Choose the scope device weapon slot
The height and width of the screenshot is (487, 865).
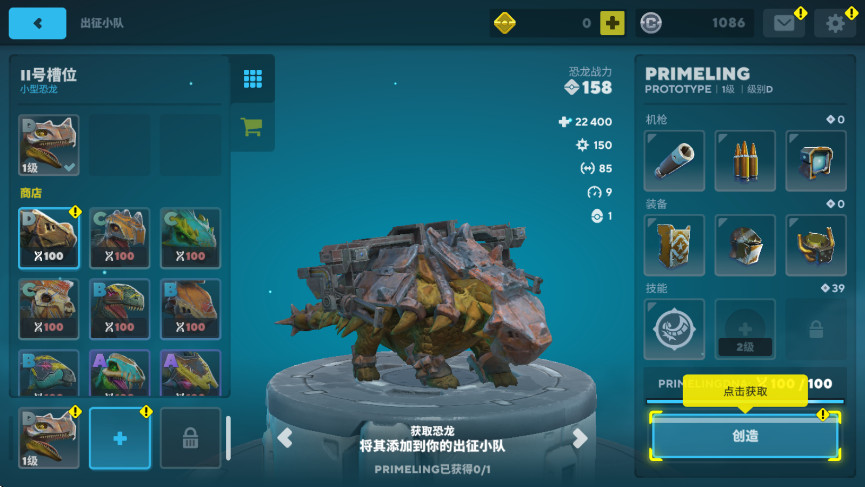(x=815, y=160)
